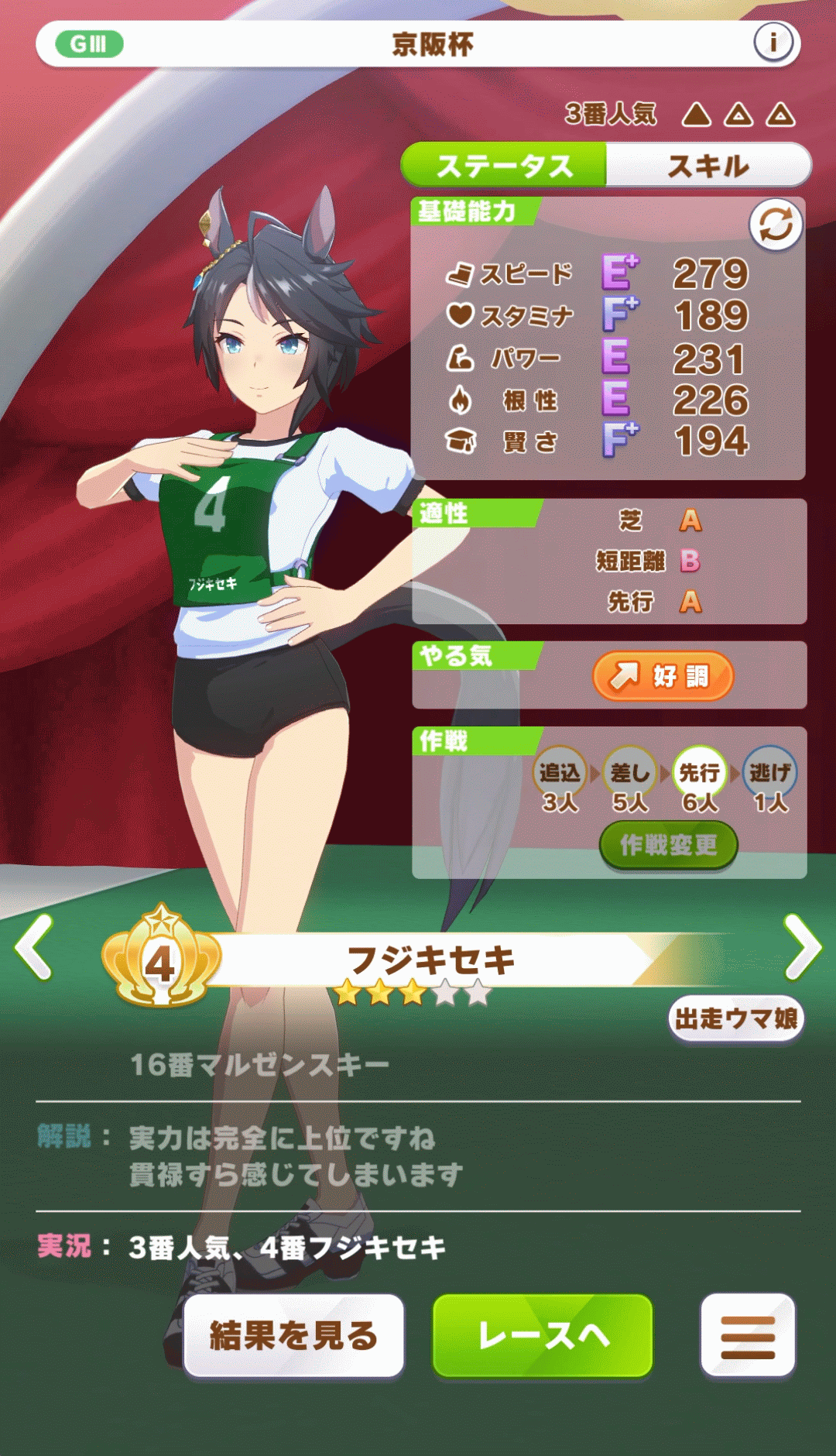Screen dimensions: 836x1456
Task: Show the next runner with right arrow
Action: pyautogui.click(x=802, y=946)
